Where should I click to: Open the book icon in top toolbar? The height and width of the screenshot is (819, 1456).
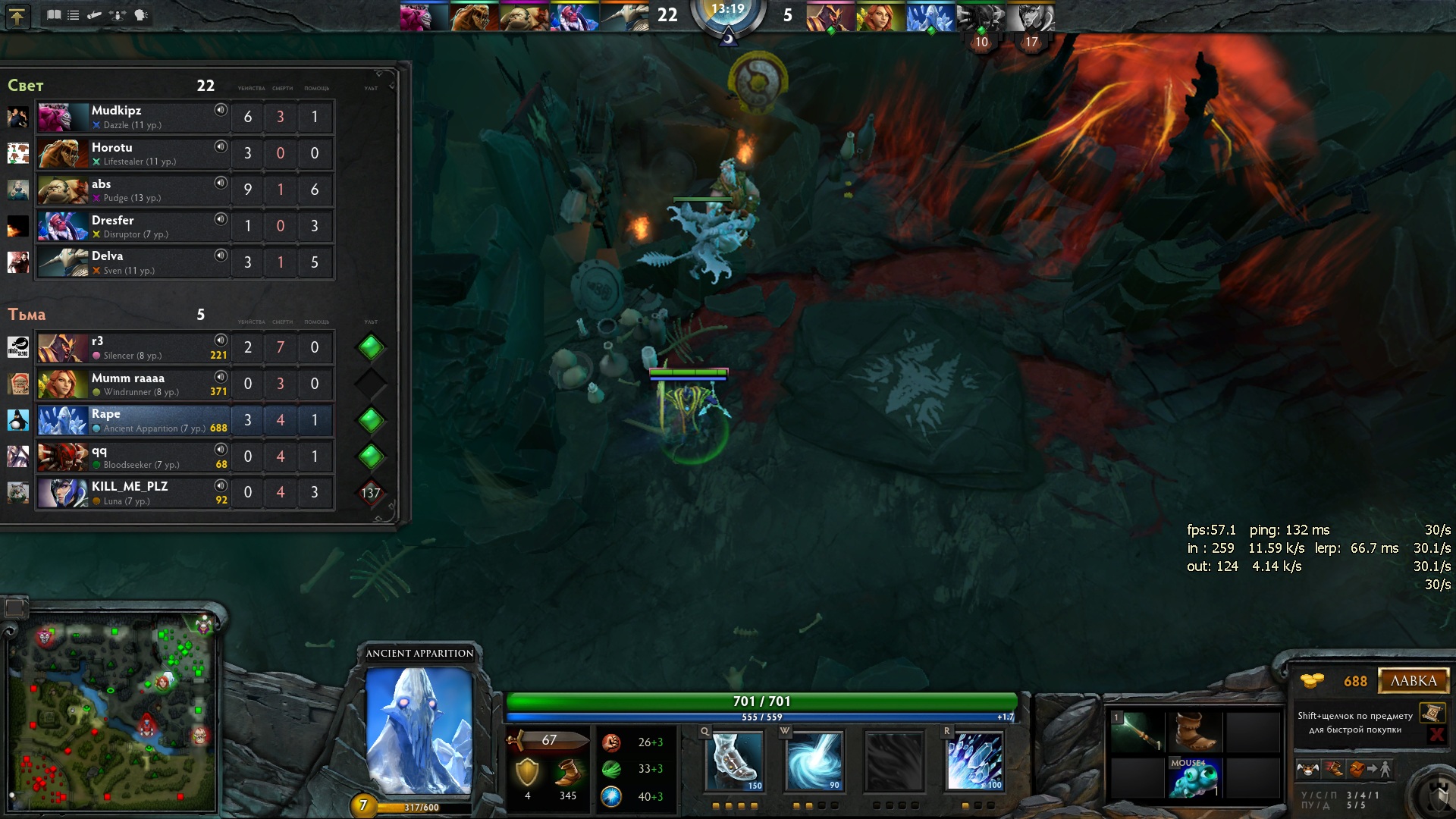click(x=54, y=15)
